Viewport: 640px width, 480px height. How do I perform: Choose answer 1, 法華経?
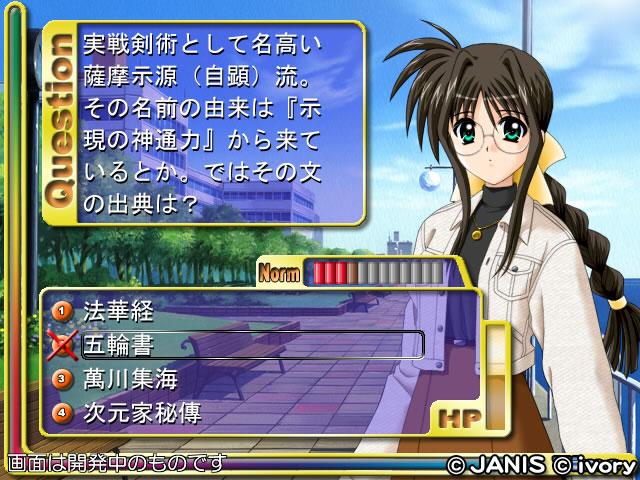coord(118,311)
